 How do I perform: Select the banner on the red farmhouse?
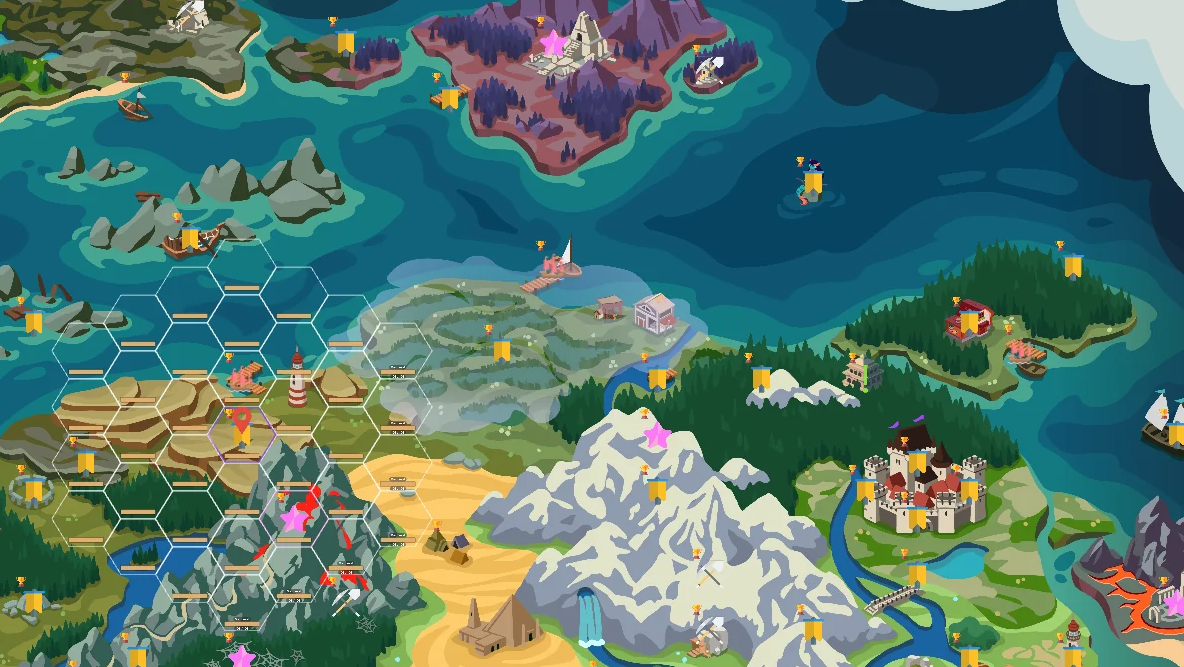pos(968,322)
